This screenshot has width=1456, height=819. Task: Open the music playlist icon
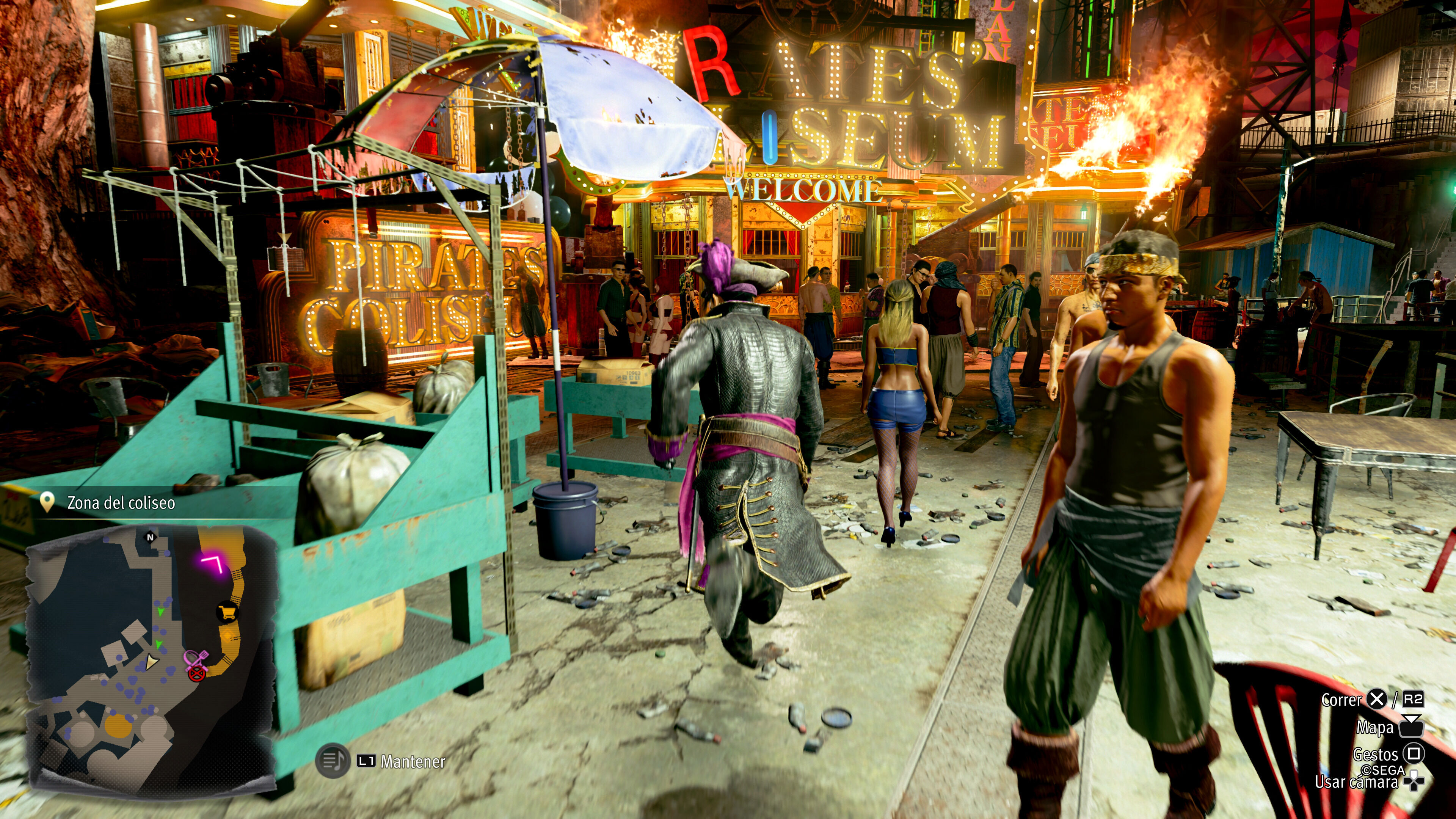(x=333, y=761)
